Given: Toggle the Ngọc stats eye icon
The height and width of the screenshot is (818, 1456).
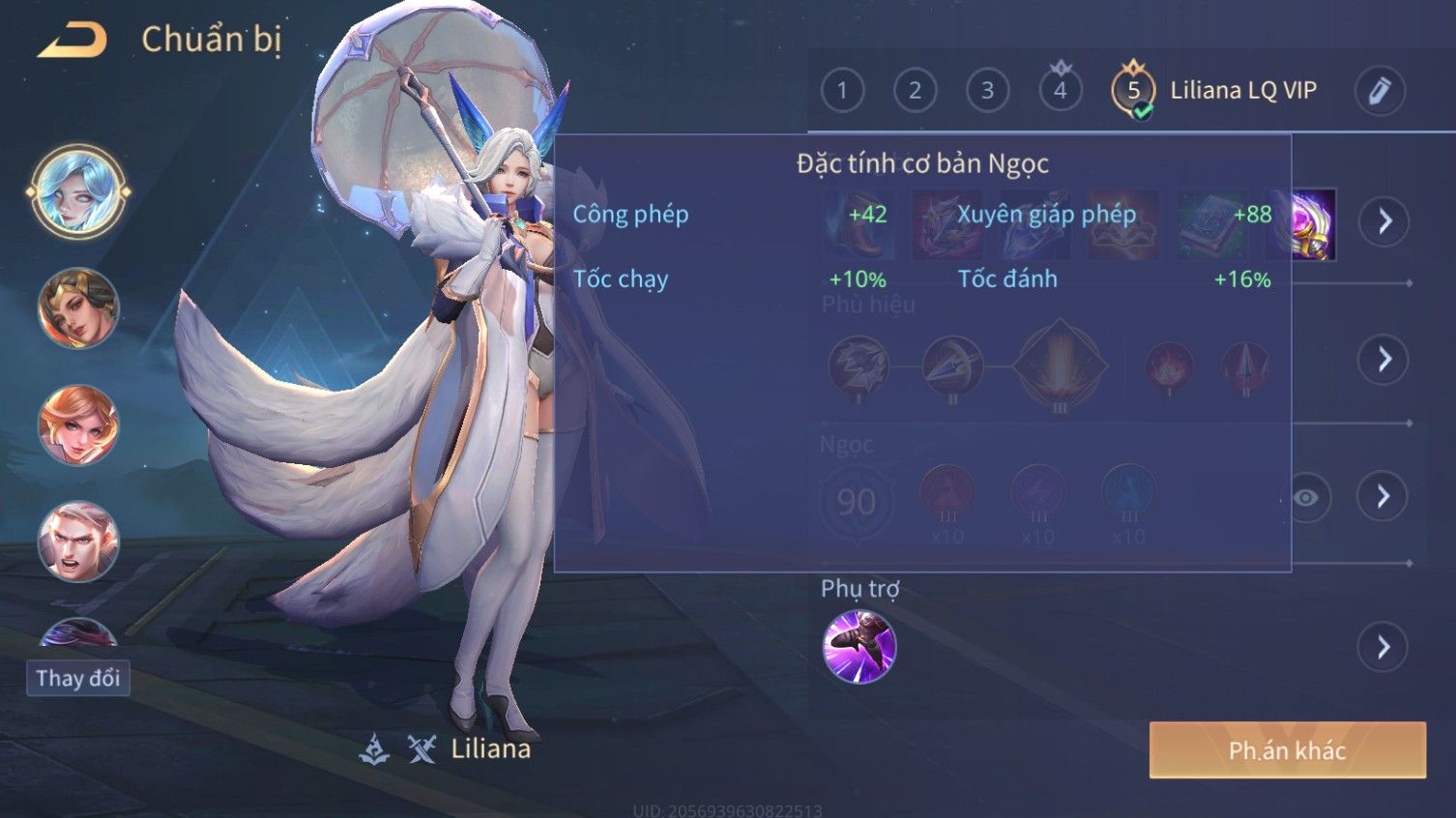Looking at the screenshot, I should 1306,497.
